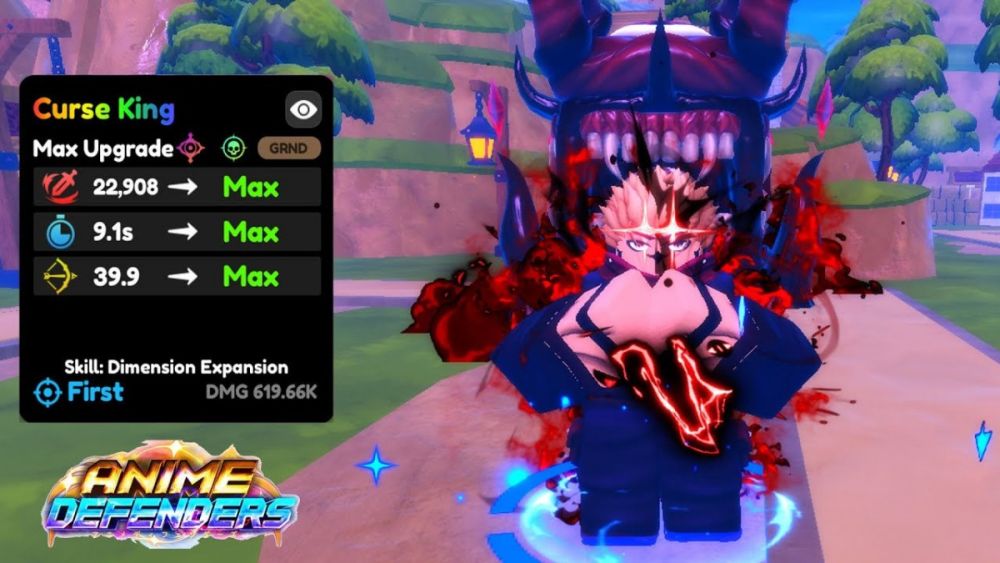
Task: Click the GRND placement badge
Action: point(289,148)
